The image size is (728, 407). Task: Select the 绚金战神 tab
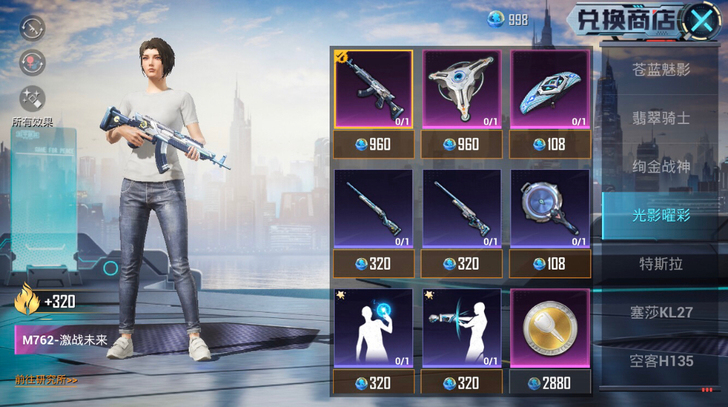pos(661,166)
